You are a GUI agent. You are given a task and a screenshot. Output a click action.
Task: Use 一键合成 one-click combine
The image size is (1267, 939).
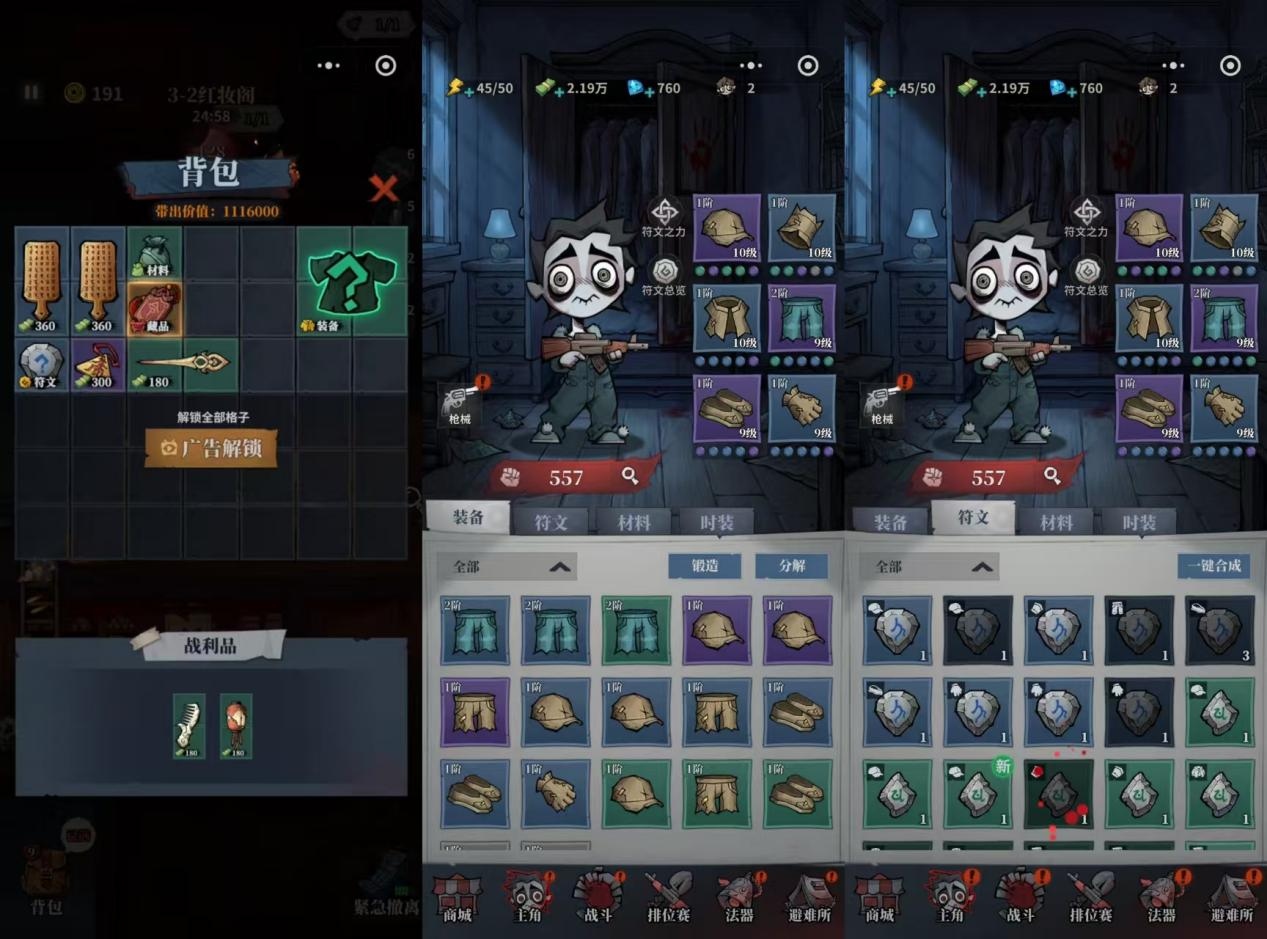pyautogui.click(x=1214, y=566)
